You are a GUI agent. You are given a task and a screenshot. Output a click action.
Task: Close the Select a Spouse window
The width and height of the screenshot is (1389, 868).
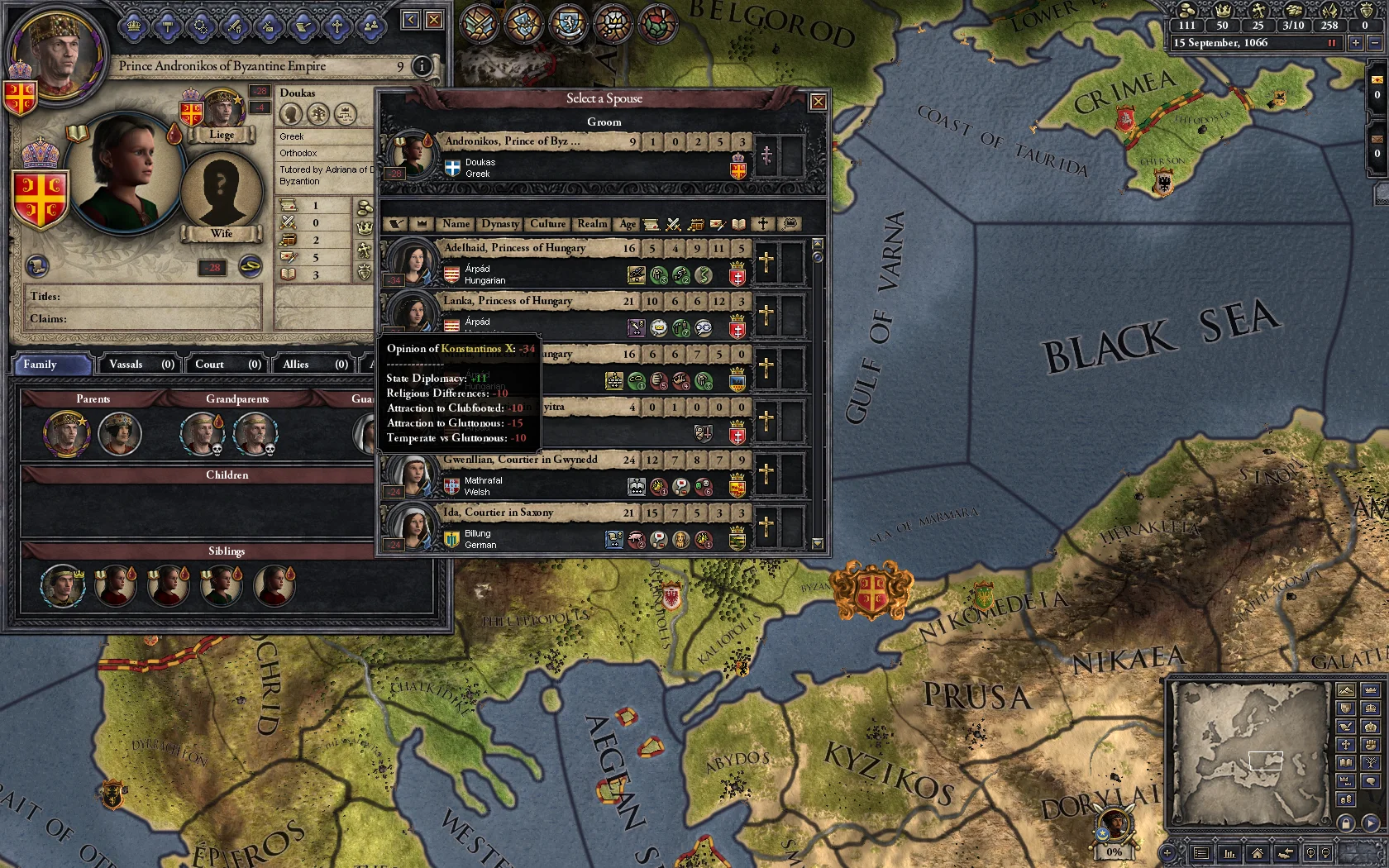[818, 102]
